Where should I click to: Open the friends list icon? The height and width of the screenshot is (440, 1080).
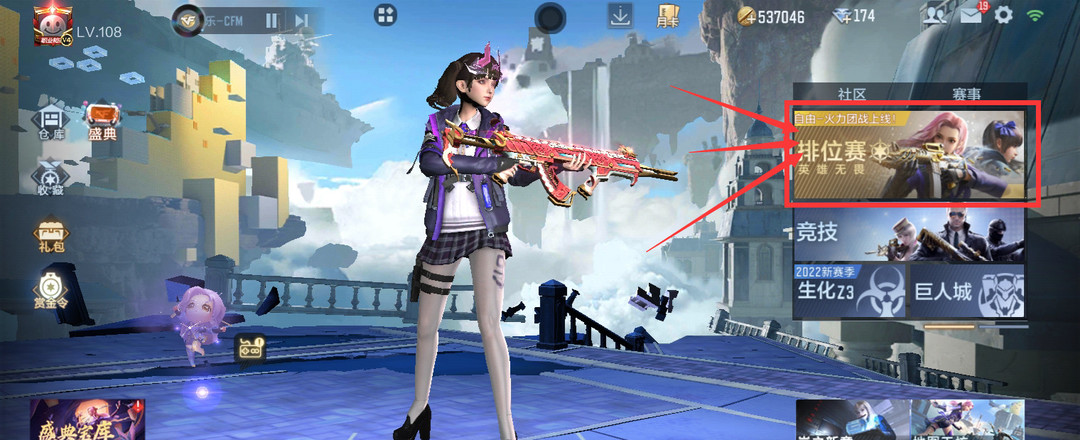click(934, 15)
